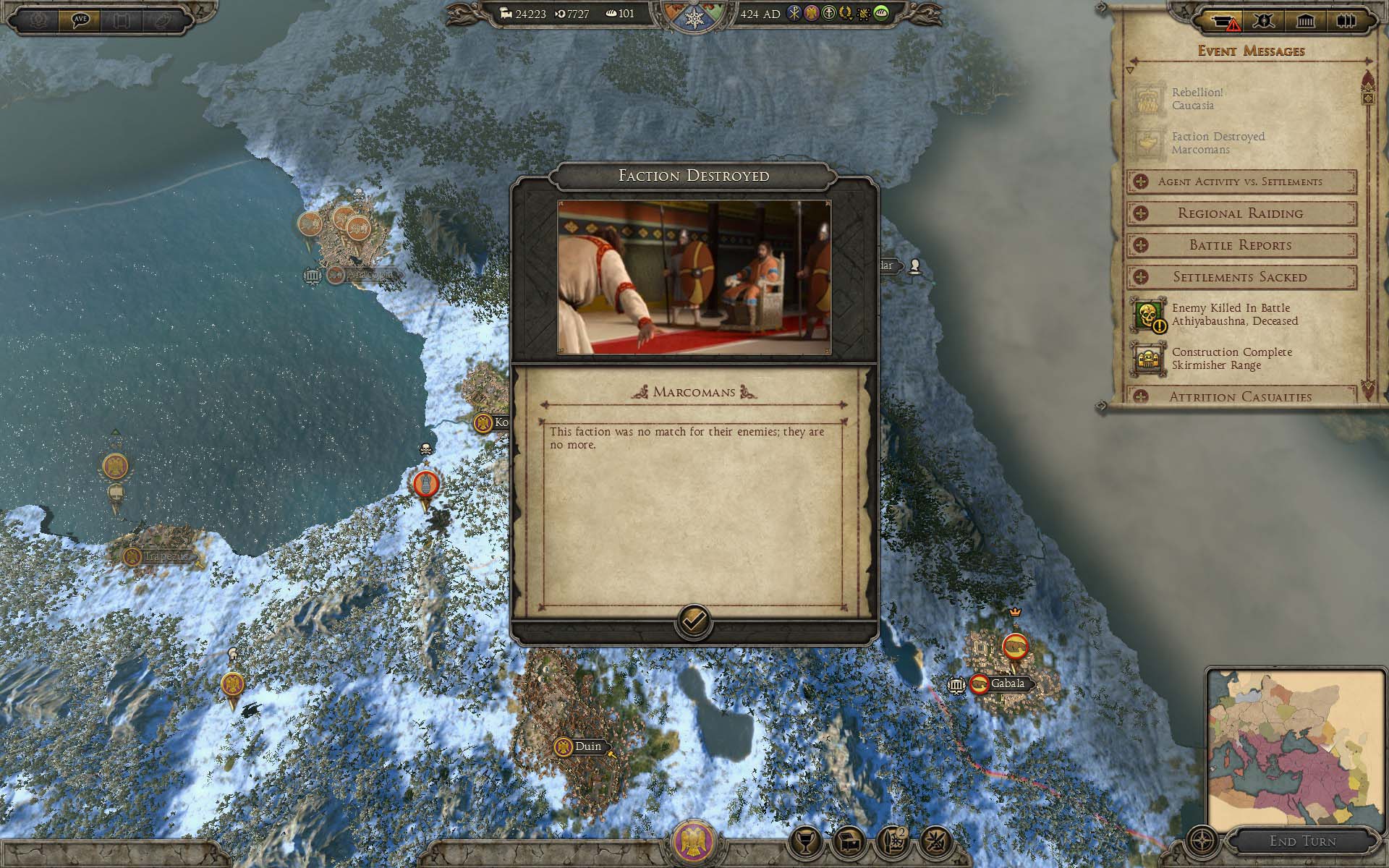Open the treasure chest panel
Viewport: 1389px width, 868px height.
pos(850,841)
